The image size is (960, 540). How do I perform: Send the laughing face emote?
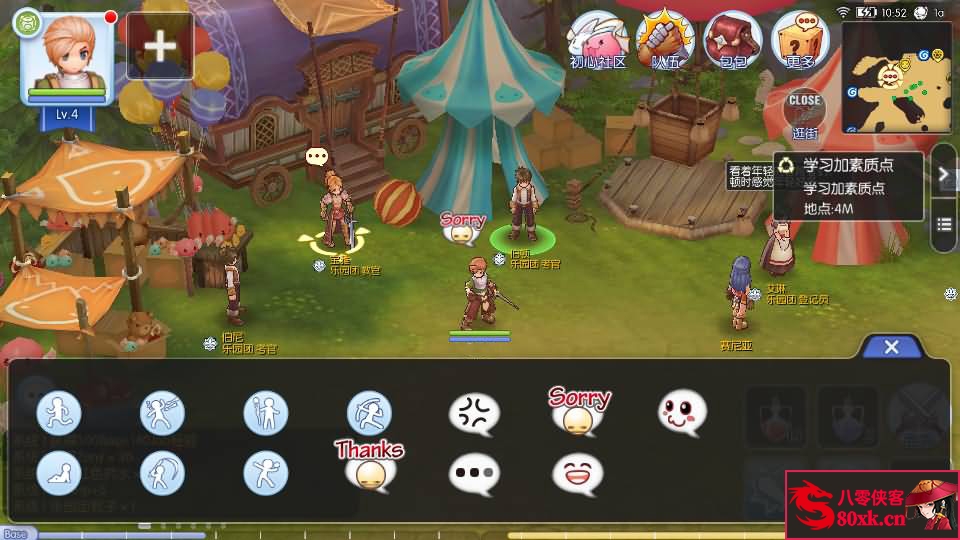point(578,473)
